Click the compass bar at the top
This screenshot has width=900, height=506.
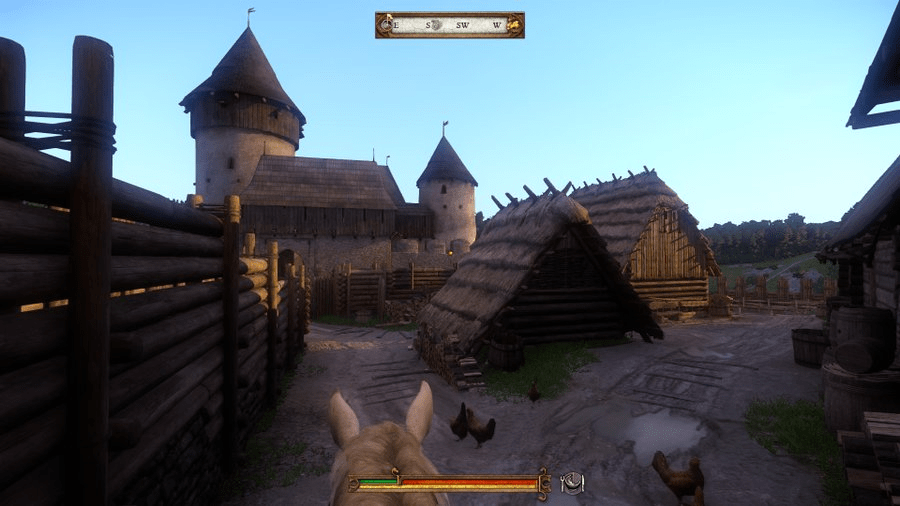450,25
